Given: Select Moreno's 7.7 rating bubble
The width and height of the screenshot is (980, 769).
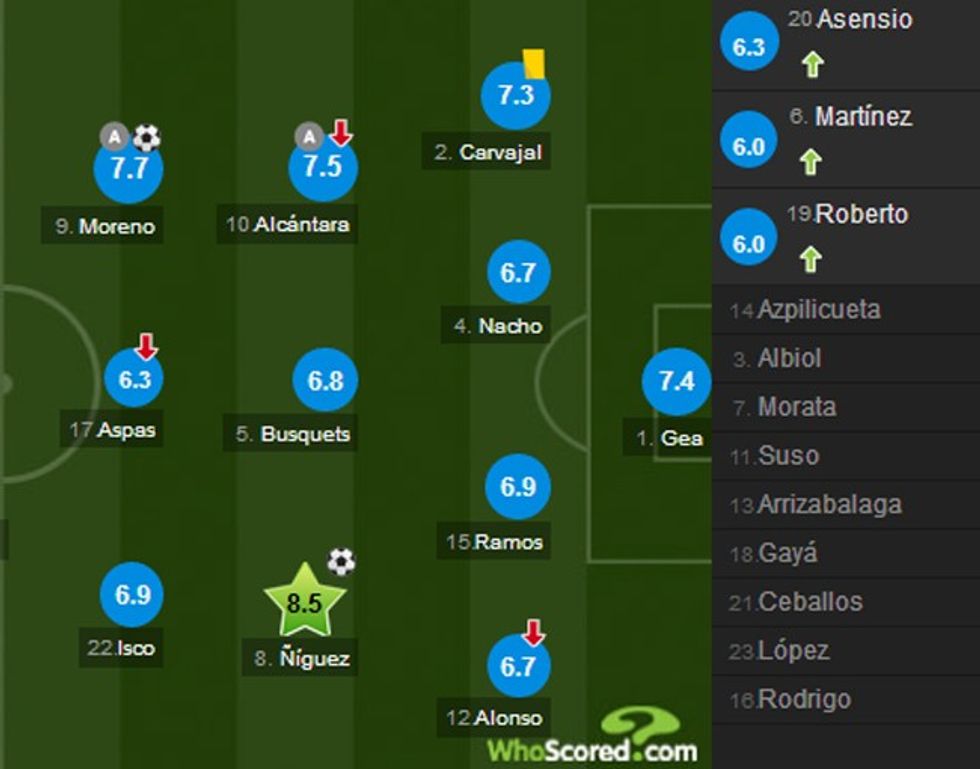Looking at the screenshot, I should pos(129,169).
